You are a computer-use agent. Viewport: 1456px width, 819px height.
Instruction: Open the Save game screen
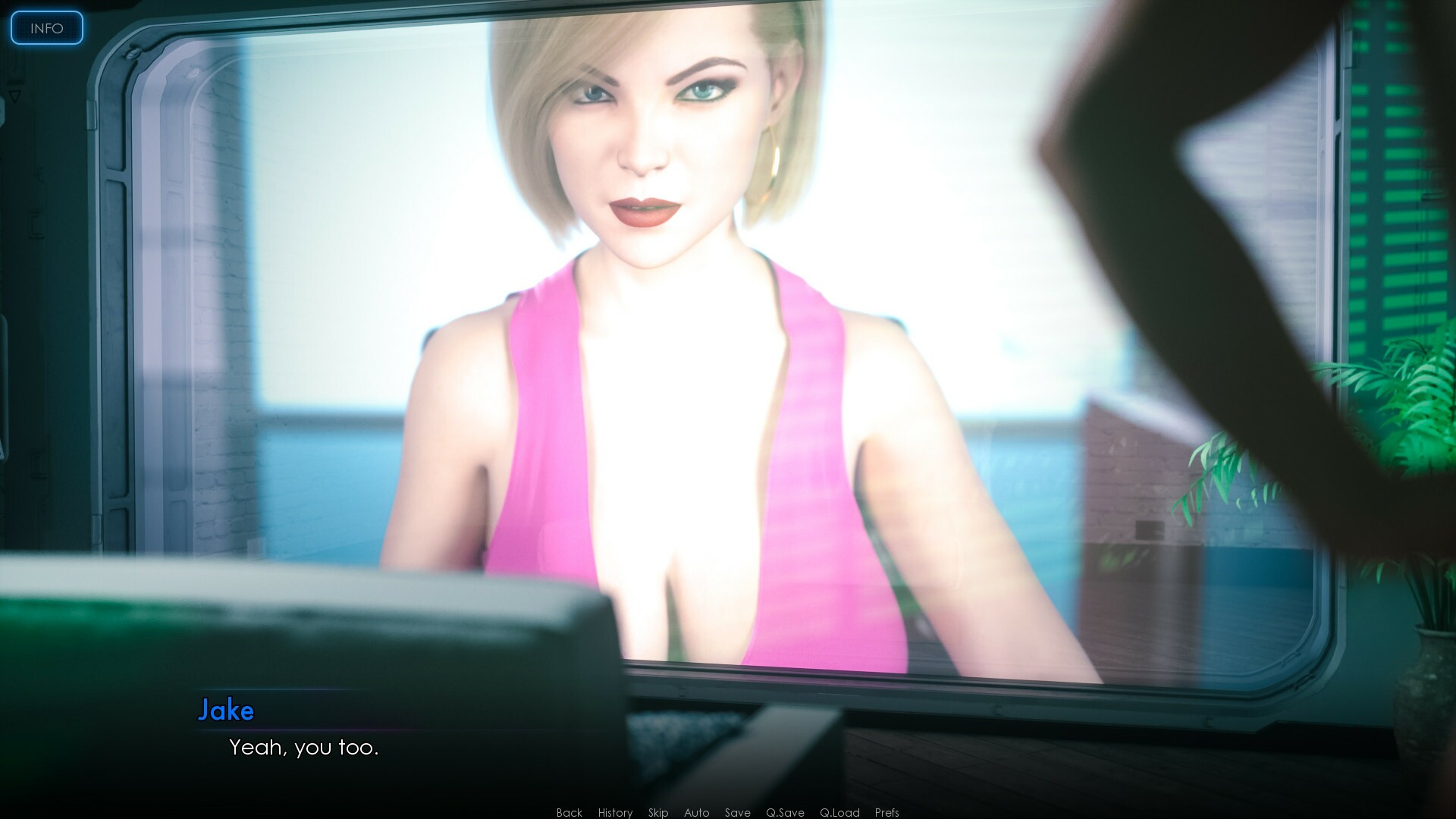[736, 812]
